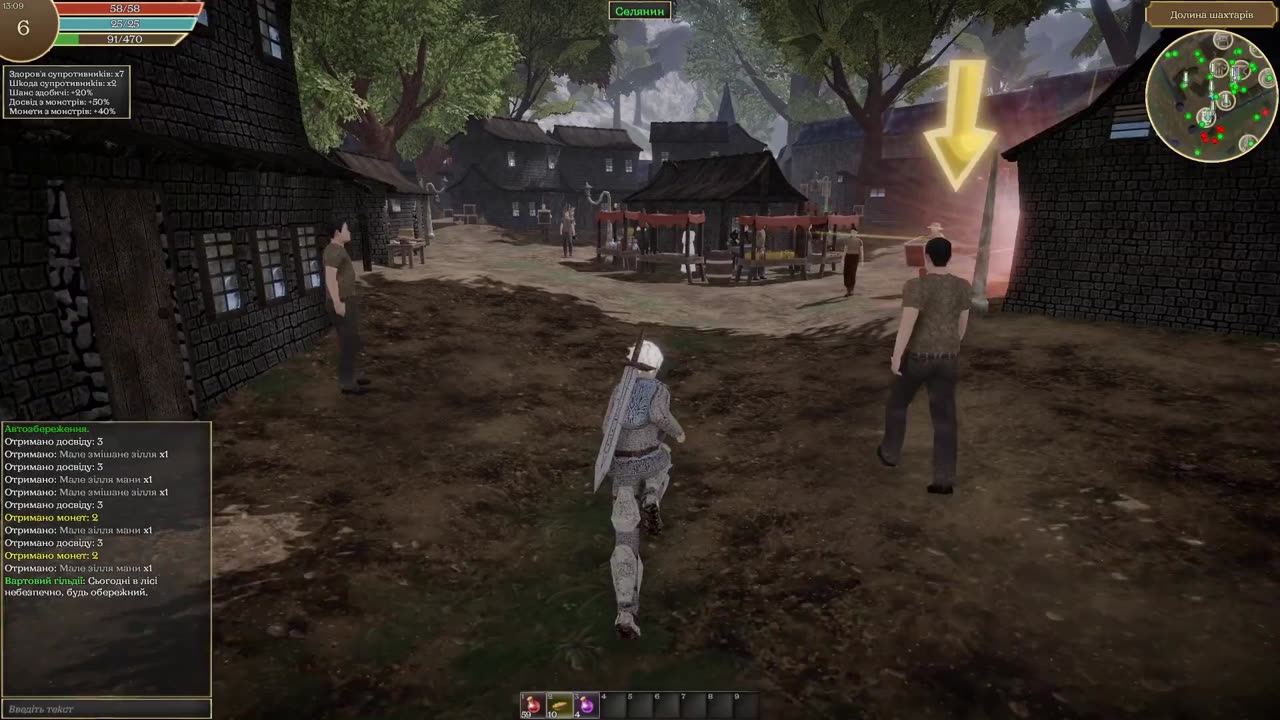Click the level 6 character badge
The height and width of the screenshot is (720, 1280).
coord(24,28)
